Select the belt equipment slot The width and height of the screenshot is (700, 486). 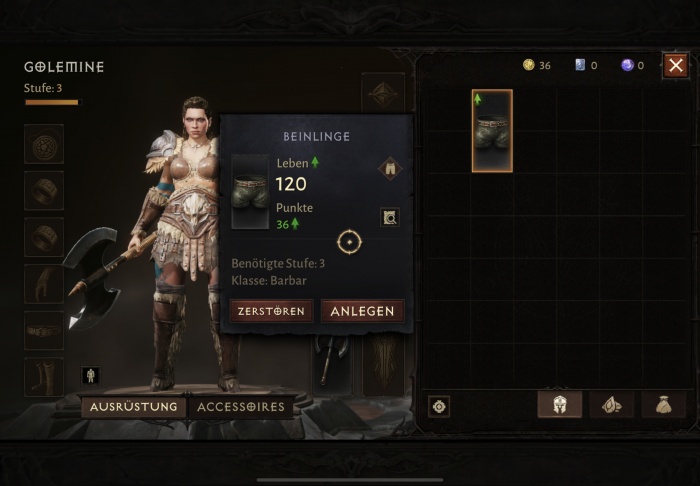point(44,330)
